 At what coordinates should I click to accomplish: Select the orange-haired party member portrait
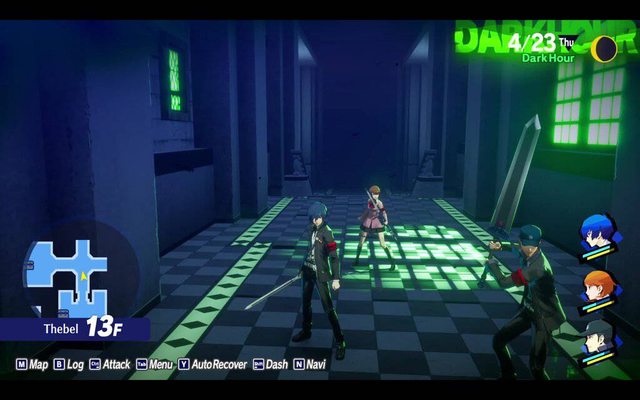598,291
